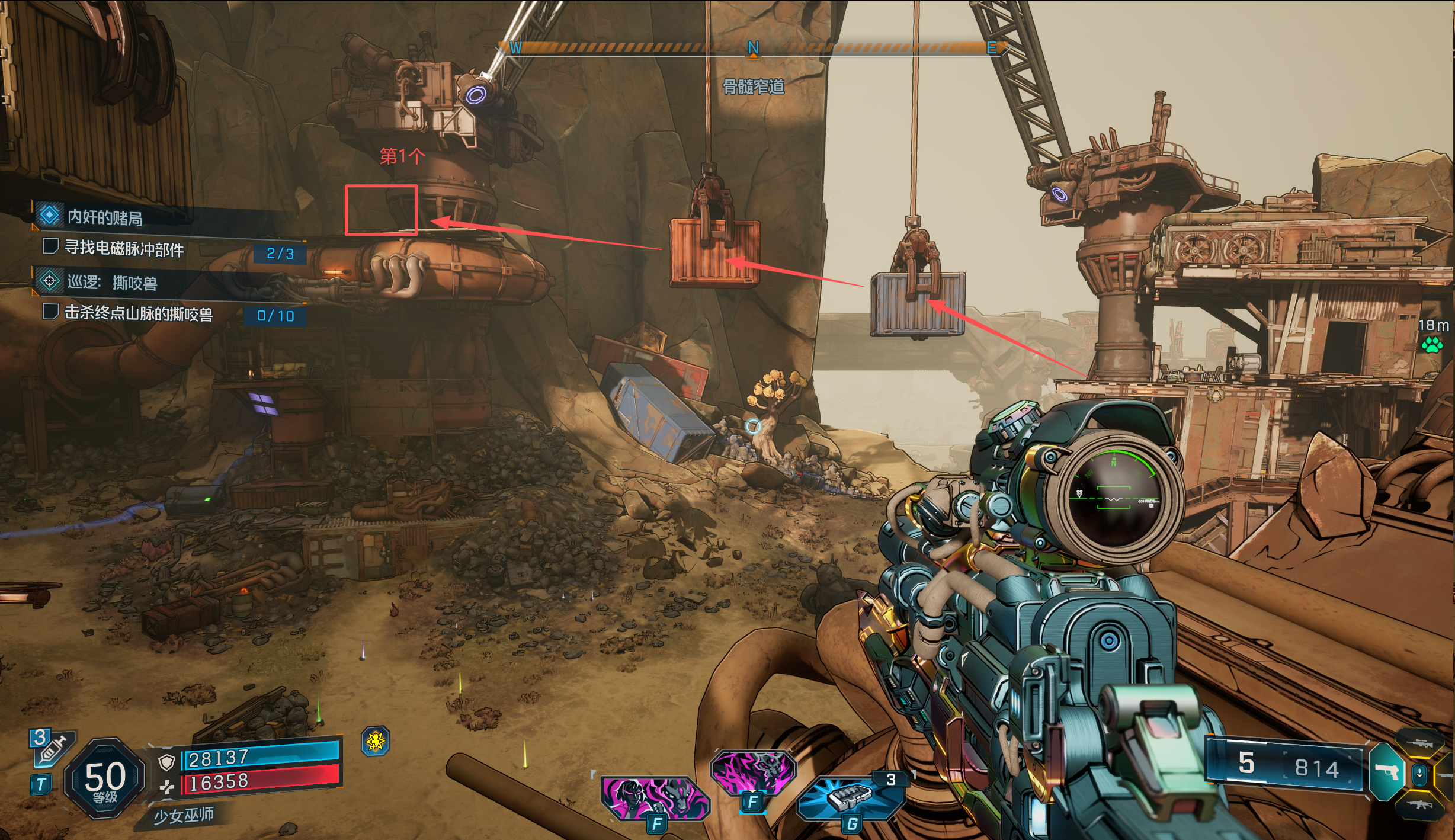This screenshot has width=1455, height=840.
Task: Open the level 50 character badge
Action: pos(105,778)
